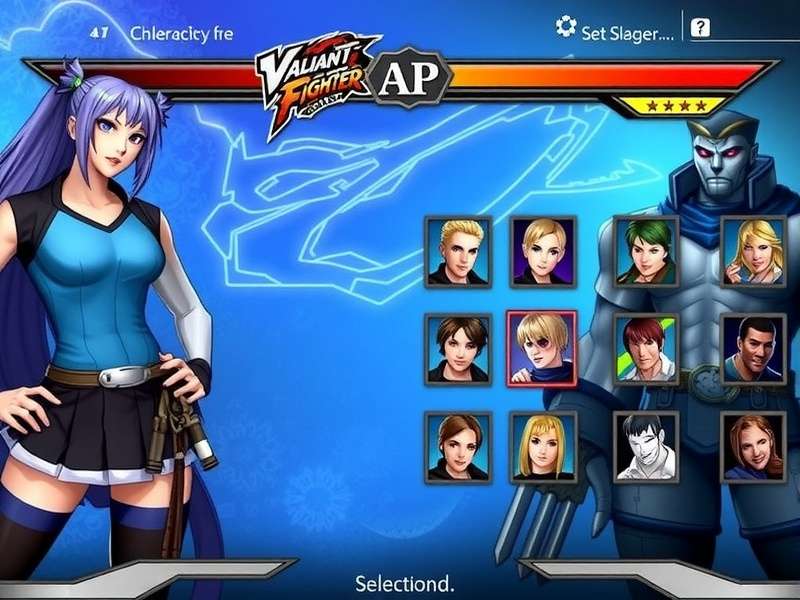Screen dimensions: 800x600
Task: Choose the short dark-brown-haired fighter portrait
Action: pyautogui.click(x=458, y=349)
